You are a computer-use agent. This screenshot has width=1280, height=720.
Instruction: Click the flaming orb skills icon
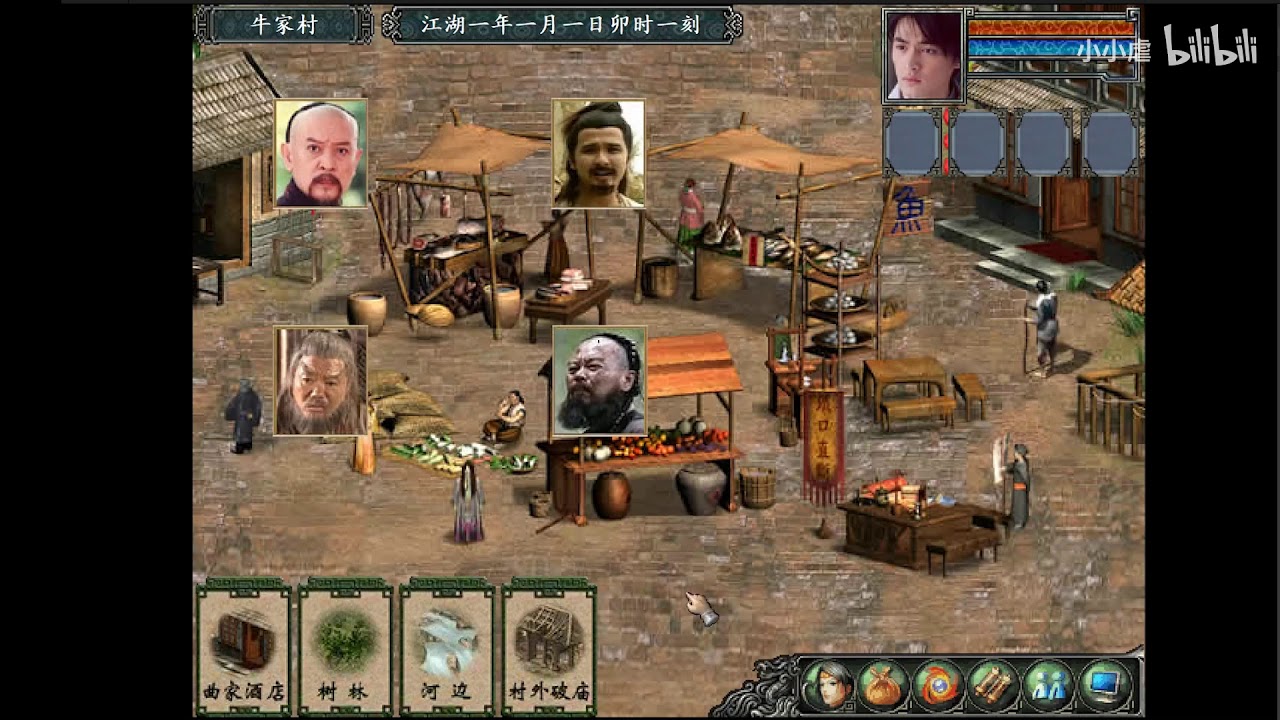coord(938,686)
